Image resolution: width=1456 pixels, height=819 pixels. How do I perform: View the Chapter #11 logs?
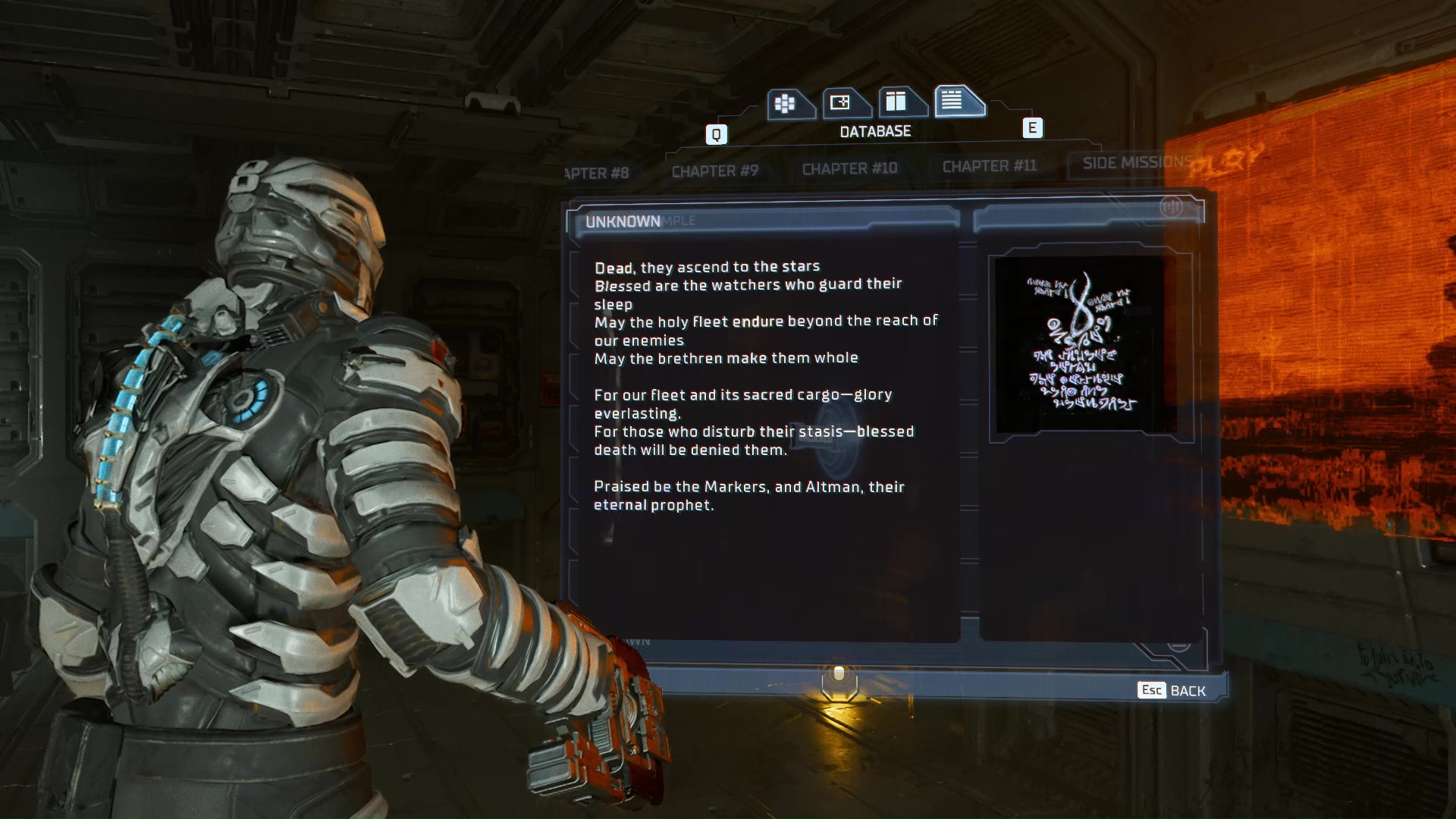989,166
